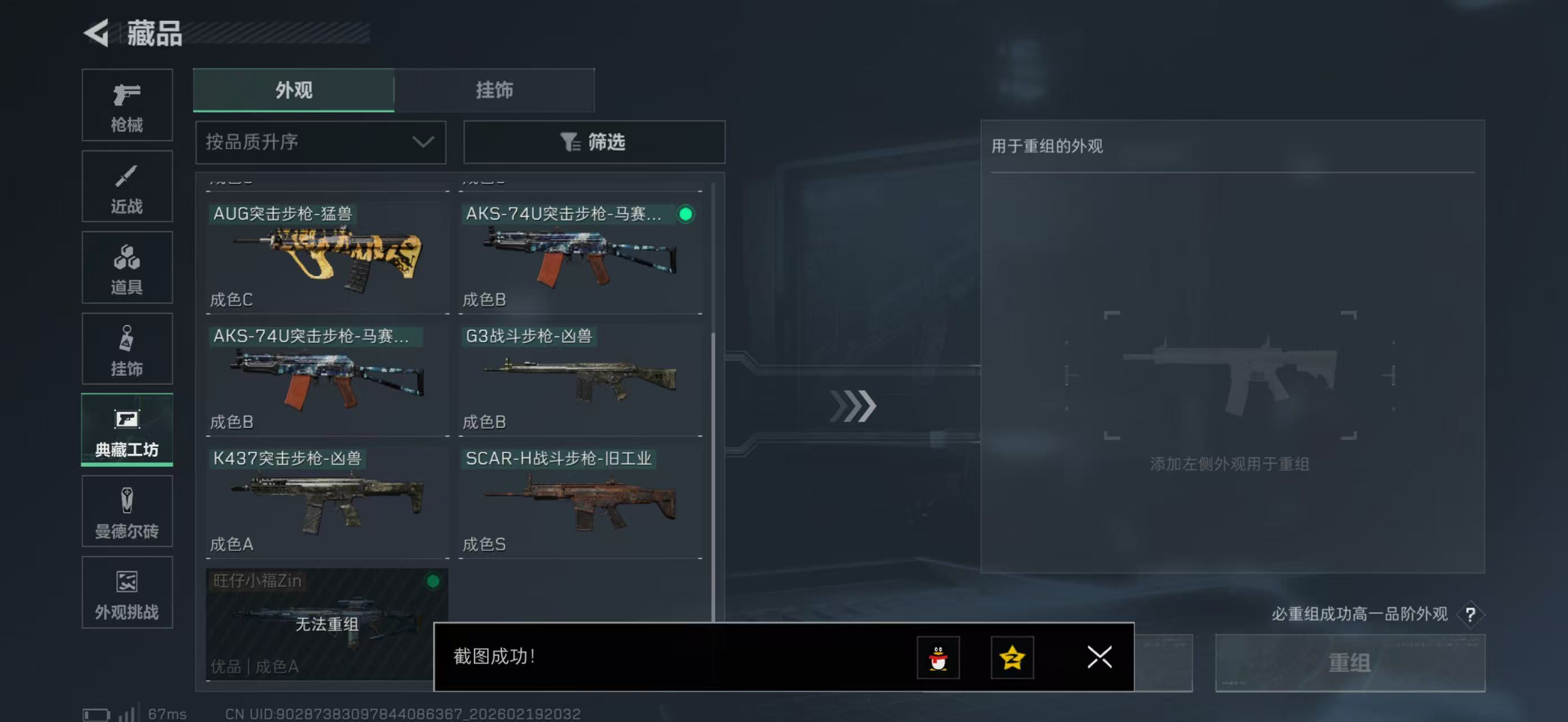
Task: Switch to the 挂饰 tab
Action: [494, 90]
